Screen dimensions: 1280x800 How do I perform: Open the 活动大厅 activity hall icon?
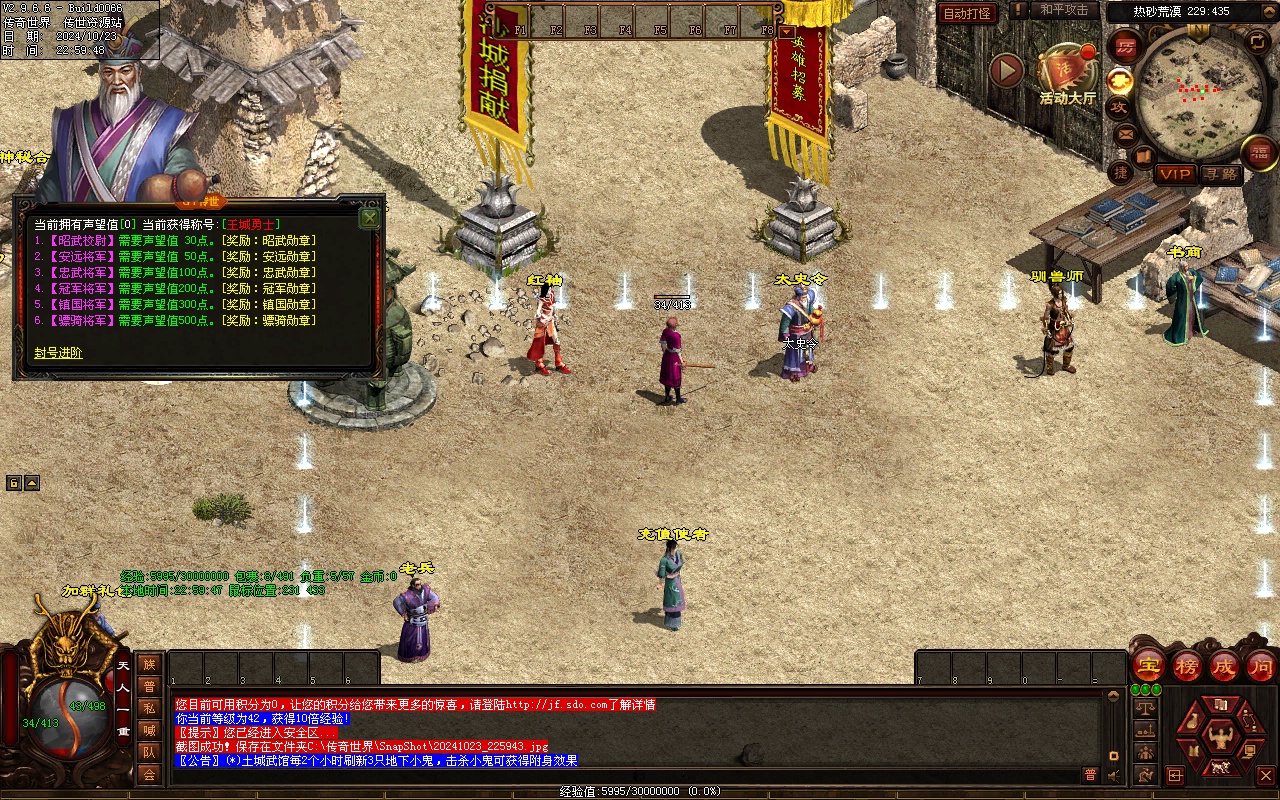click(1066, 72)
